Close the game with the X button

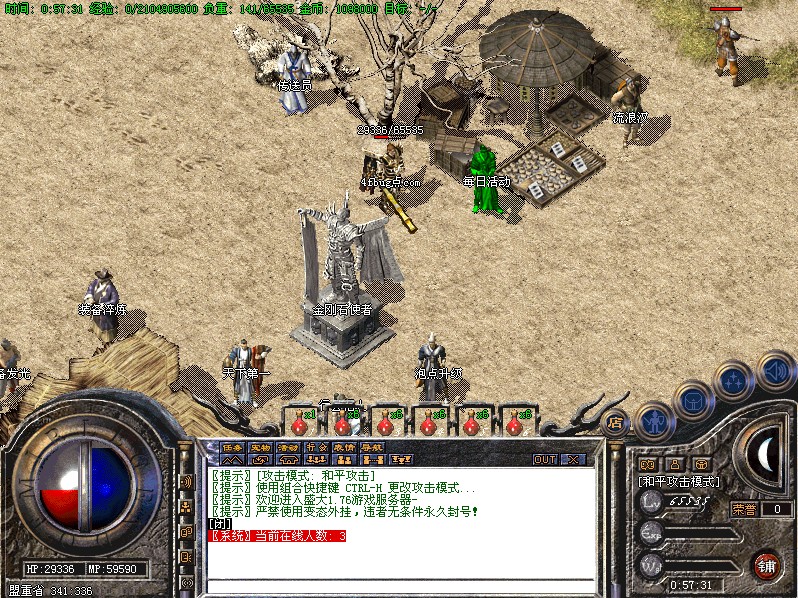pos(573,459)
